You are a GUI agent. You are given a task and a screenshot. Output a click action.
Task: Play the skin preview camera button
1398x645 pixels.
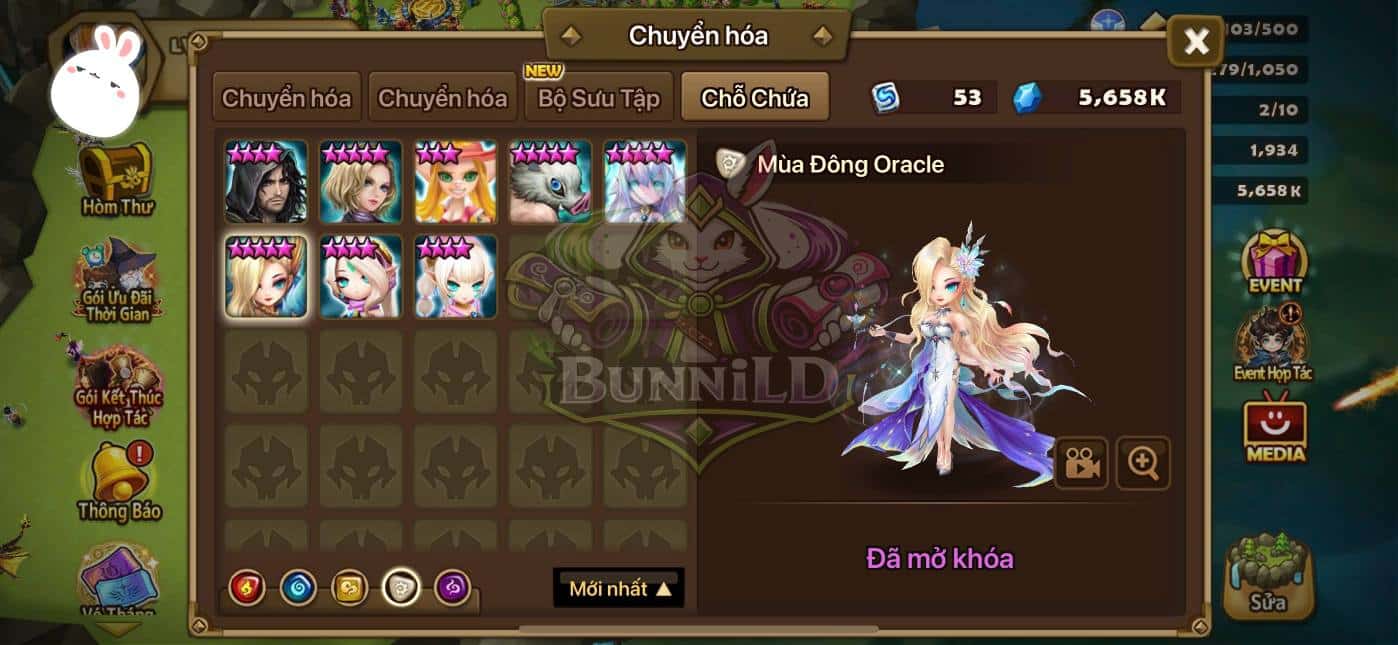click(x=1081, y=462)
